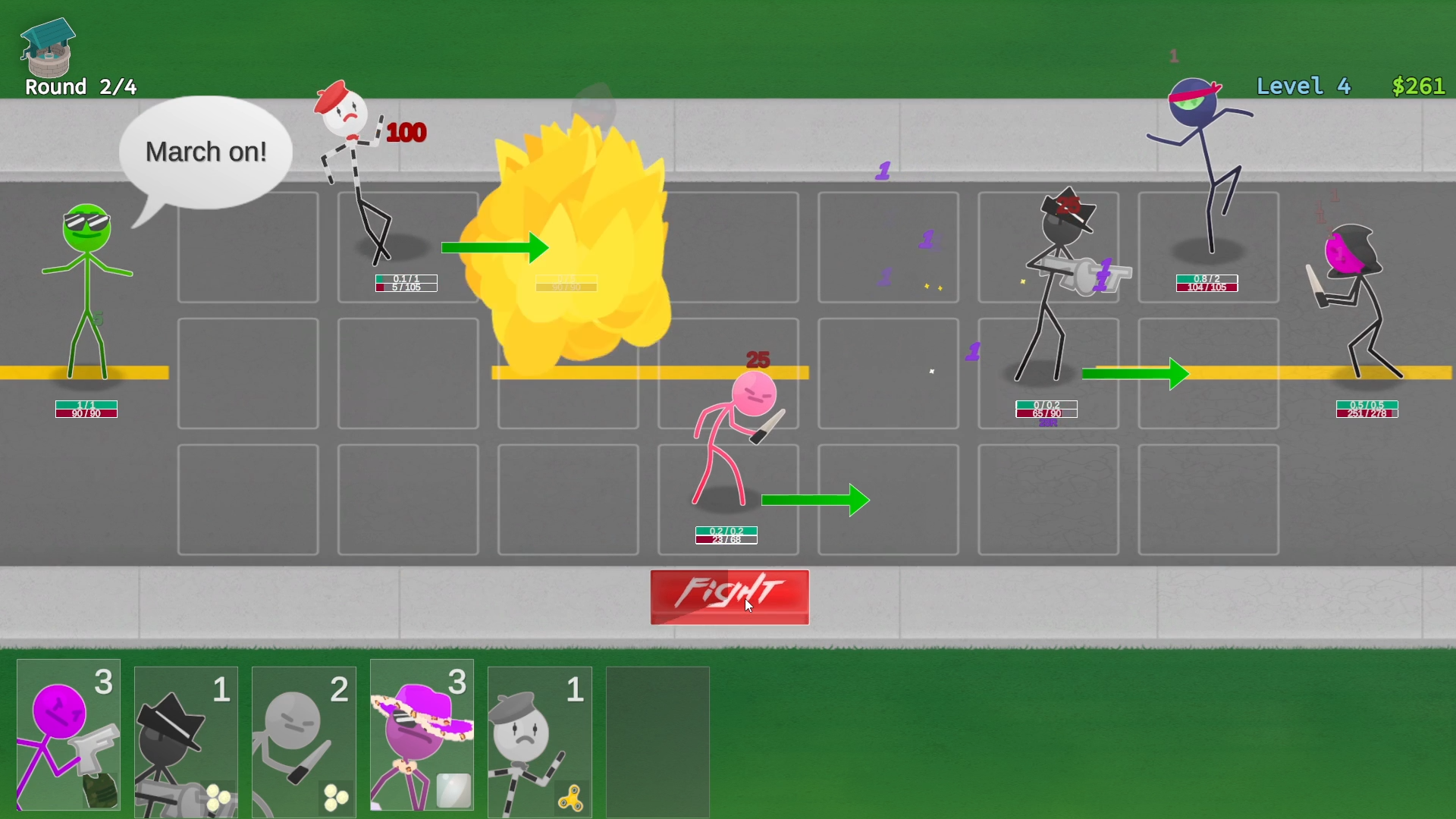Toggle the green arrow near the burning explosion
Screen dimensions: 1456x819
[496, 248]
